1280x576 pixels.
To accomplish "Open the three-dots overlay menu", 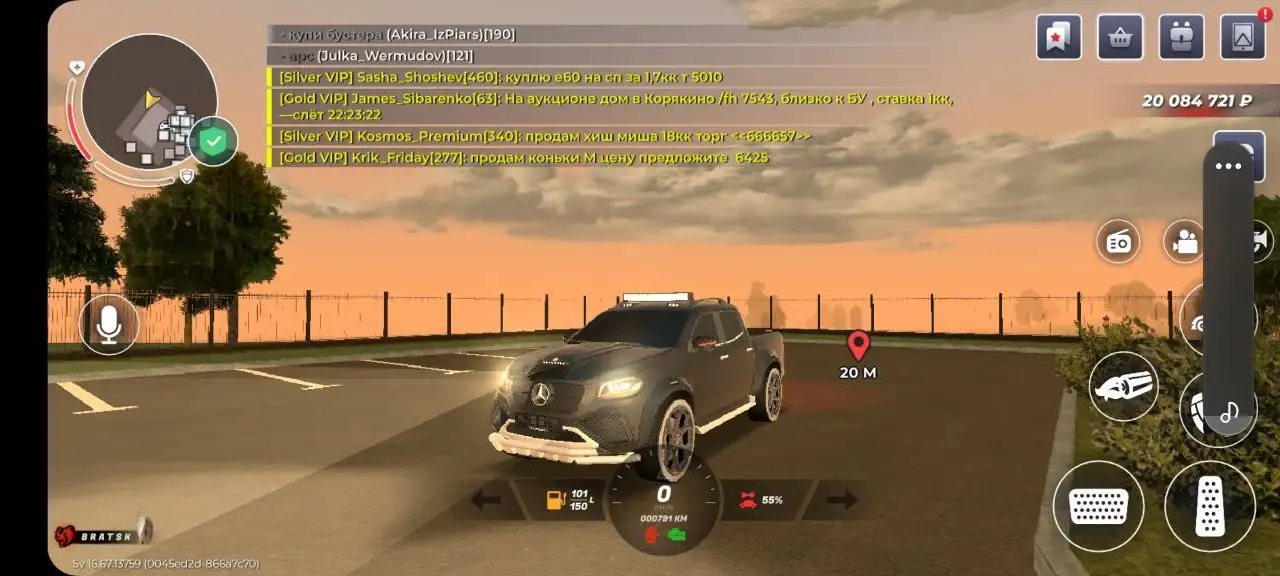I will 1228,167.
